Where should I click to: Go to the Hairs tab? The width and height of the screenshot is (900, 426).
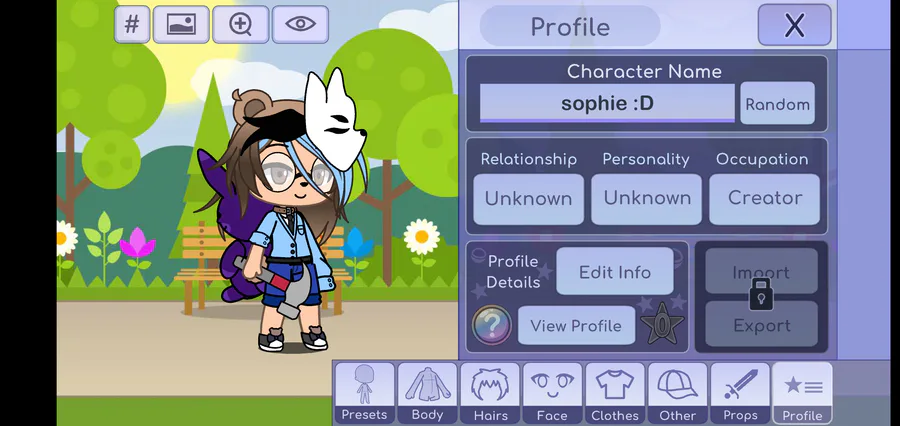(490, 393)
